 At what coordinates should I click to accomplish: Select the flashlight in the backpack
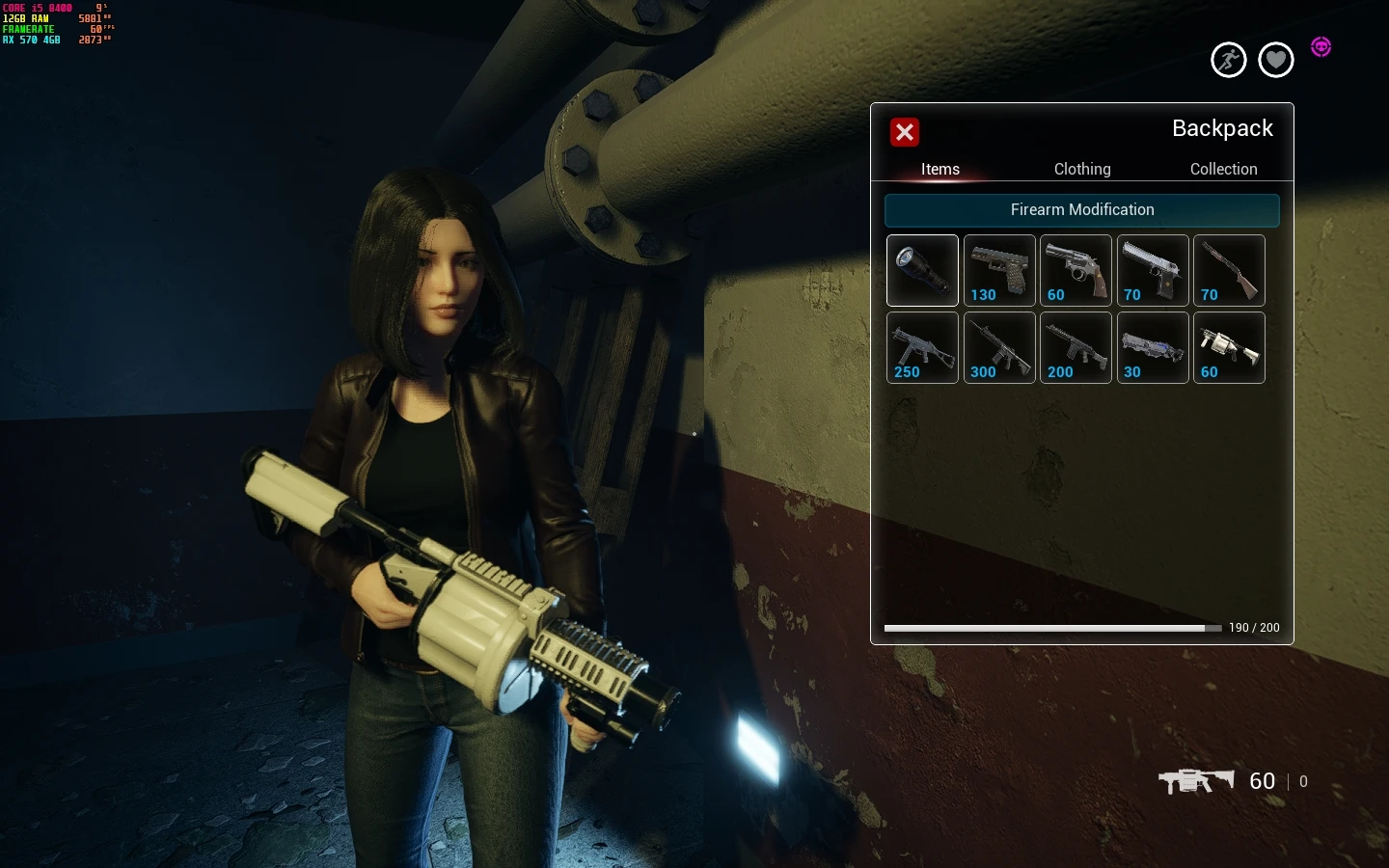pyautogui.click(x=922, y=270)
